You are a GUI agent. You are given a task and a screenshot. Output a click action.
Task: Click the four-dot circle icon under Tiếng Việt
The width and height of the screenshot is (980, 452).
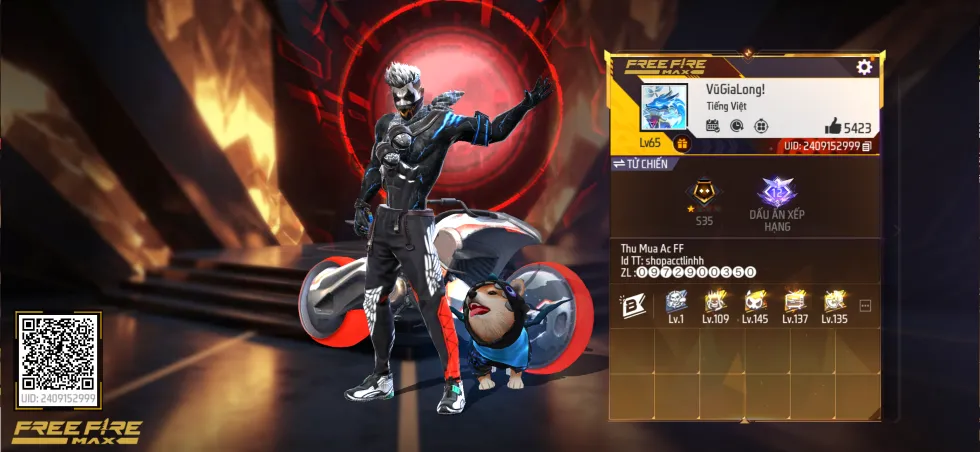[x=761, y=126]
